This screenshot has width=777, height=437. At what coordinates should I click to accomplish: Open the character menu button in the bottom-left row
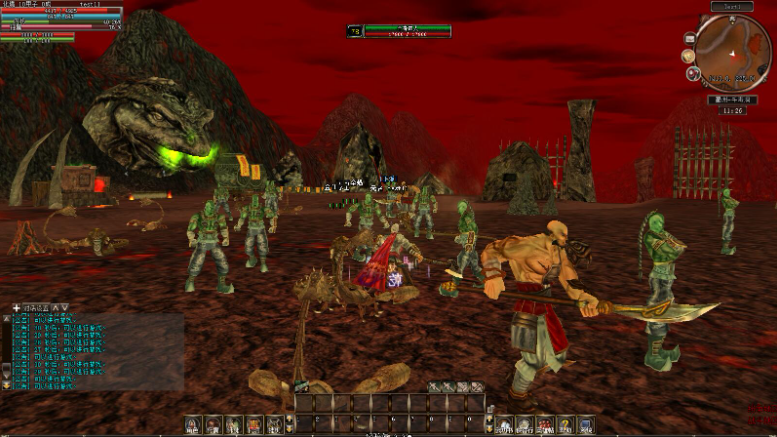tap(192, 425)
